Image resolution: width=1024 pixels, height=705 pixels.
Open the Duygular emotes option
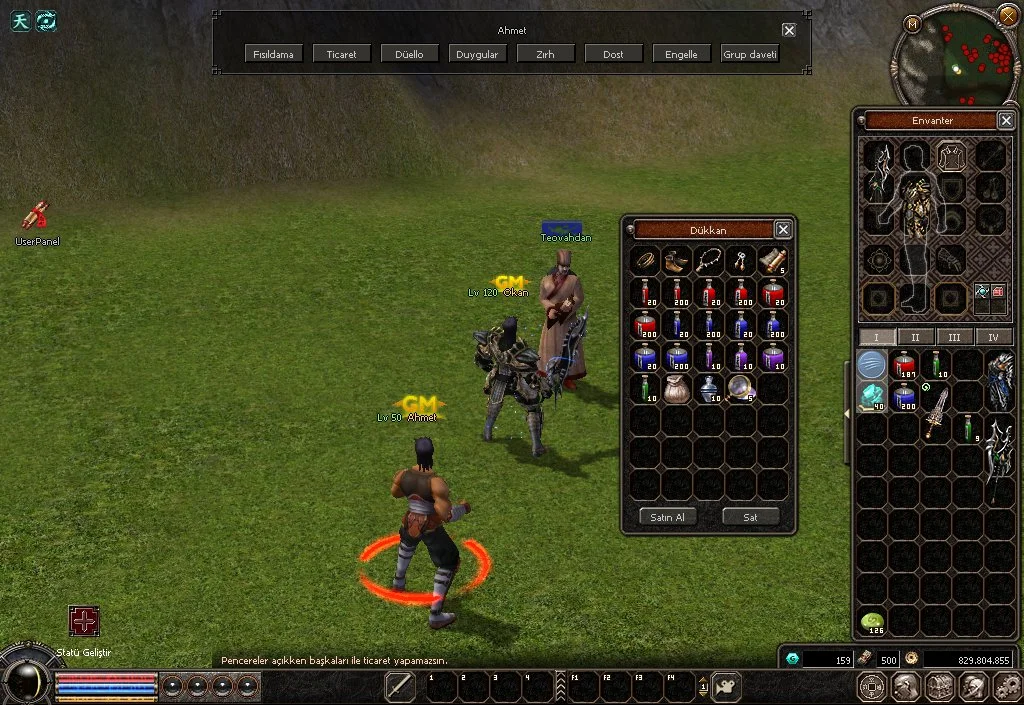tap(477, 54)
